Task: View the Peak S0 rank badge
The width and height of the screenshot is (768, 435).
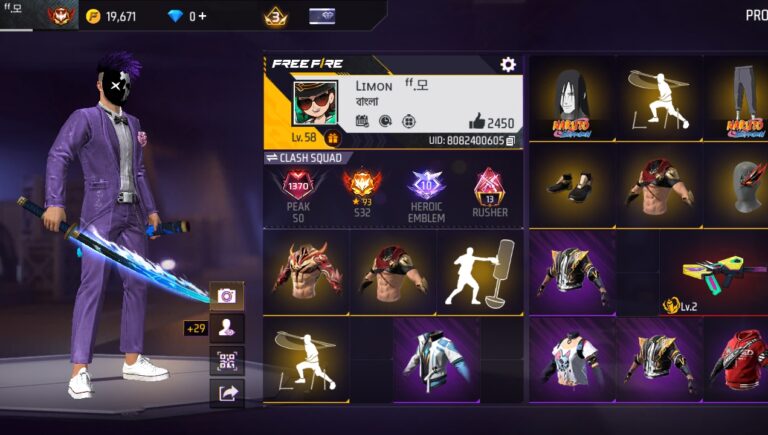Action: coord(296,191)
